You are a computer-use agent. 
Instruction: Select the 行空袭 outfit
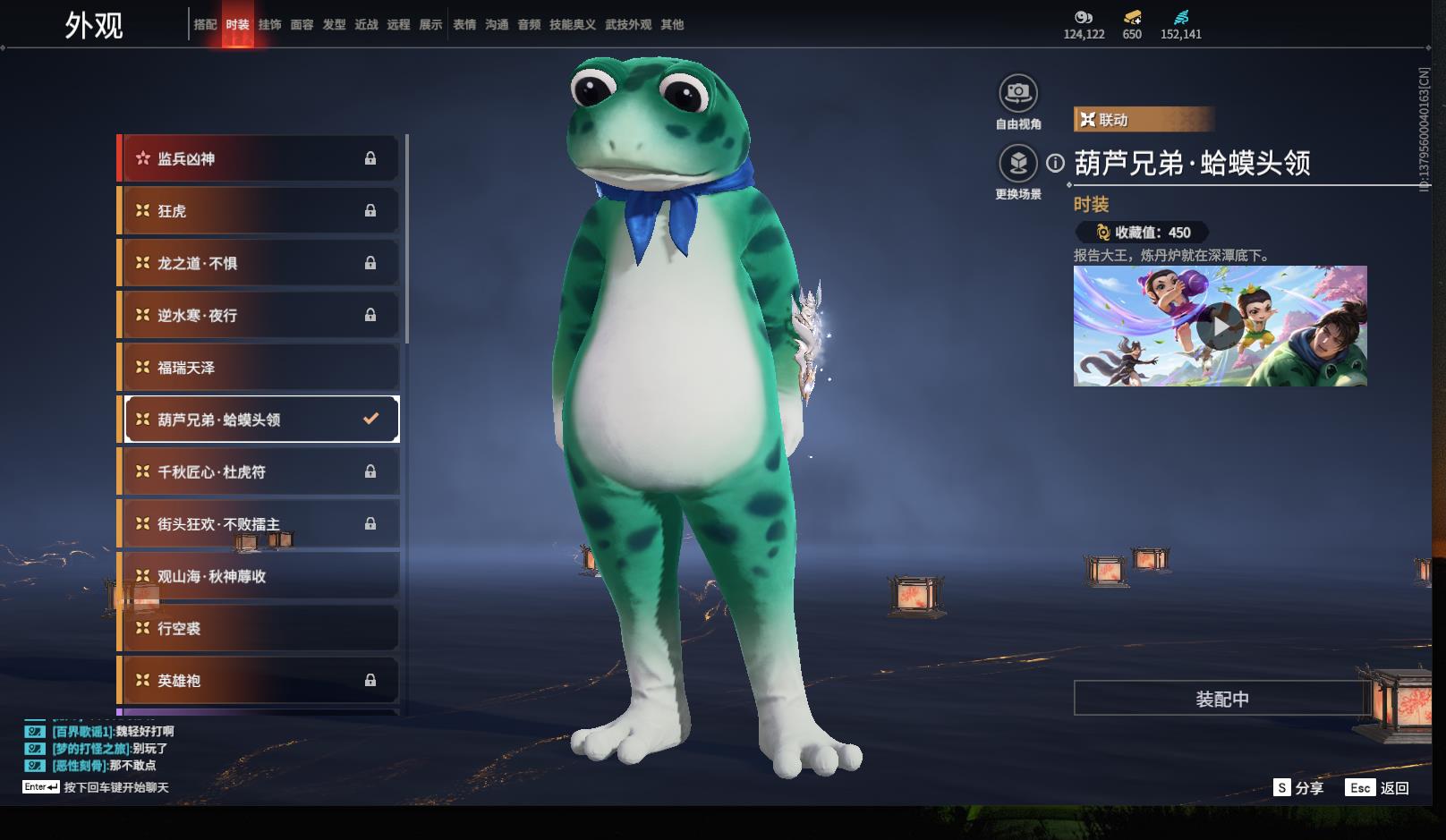[258, 629]
